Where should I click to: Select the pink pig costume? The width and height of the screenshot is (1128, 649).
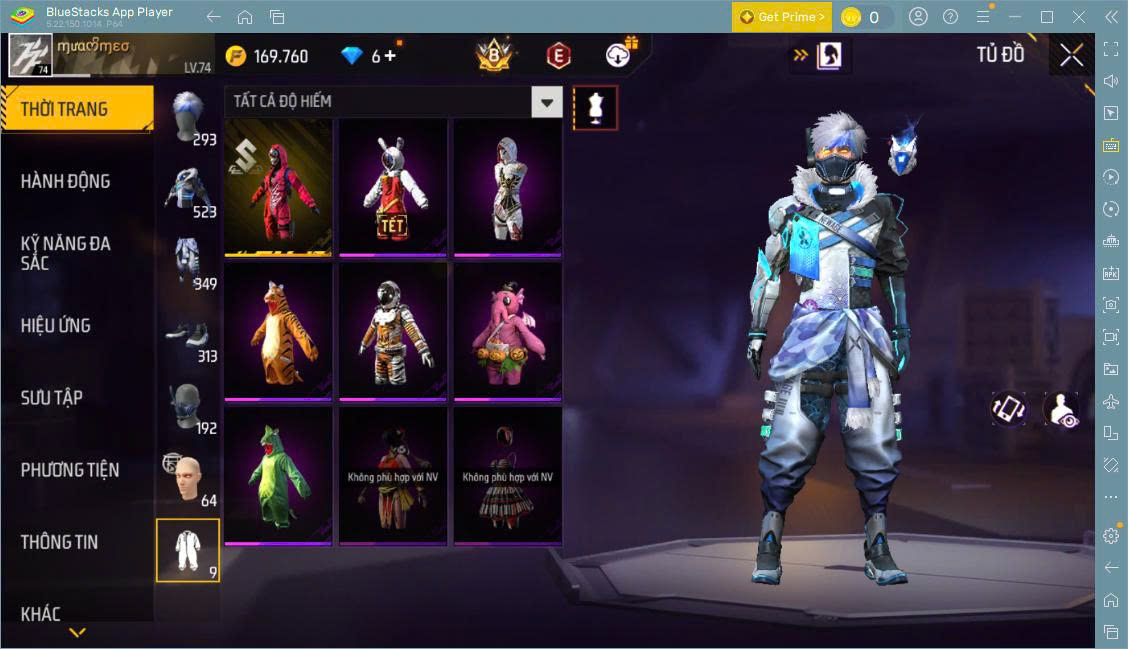coord(508,329)
